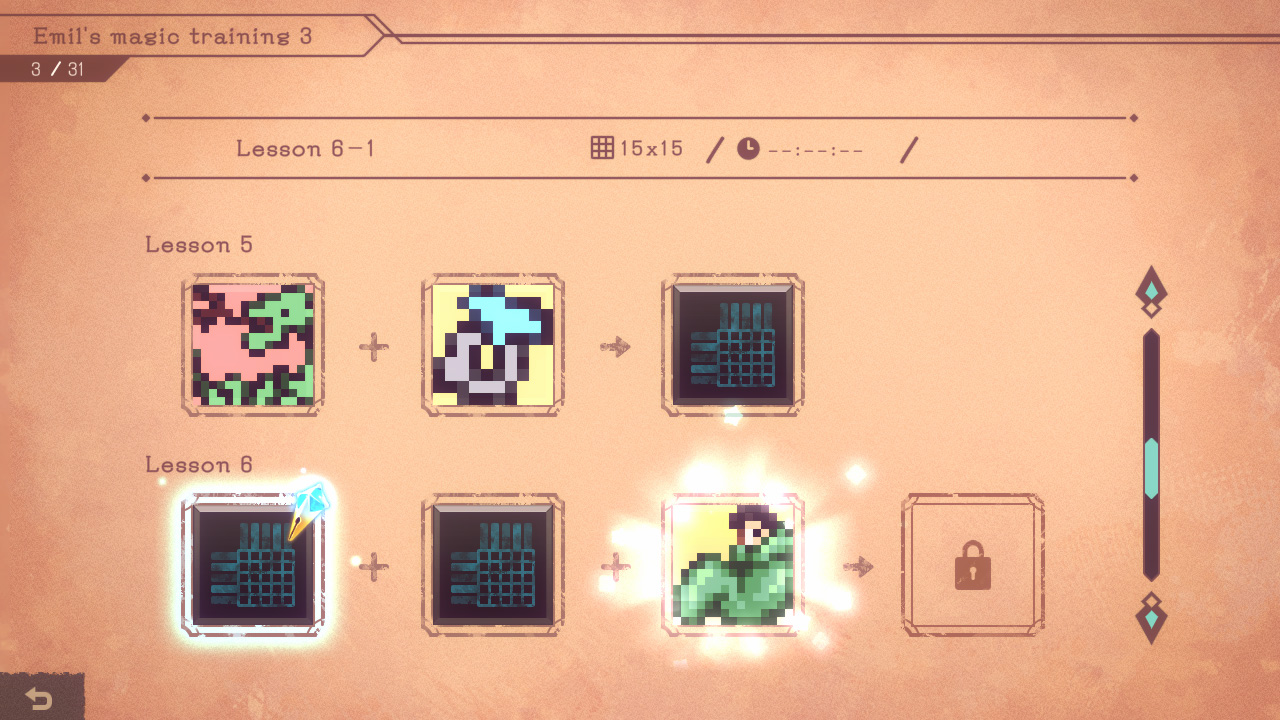This screenshot has width=1280, height=720.
Task: Click the completed dark grid result in Lesson 5
Action: tap(733, 344)
